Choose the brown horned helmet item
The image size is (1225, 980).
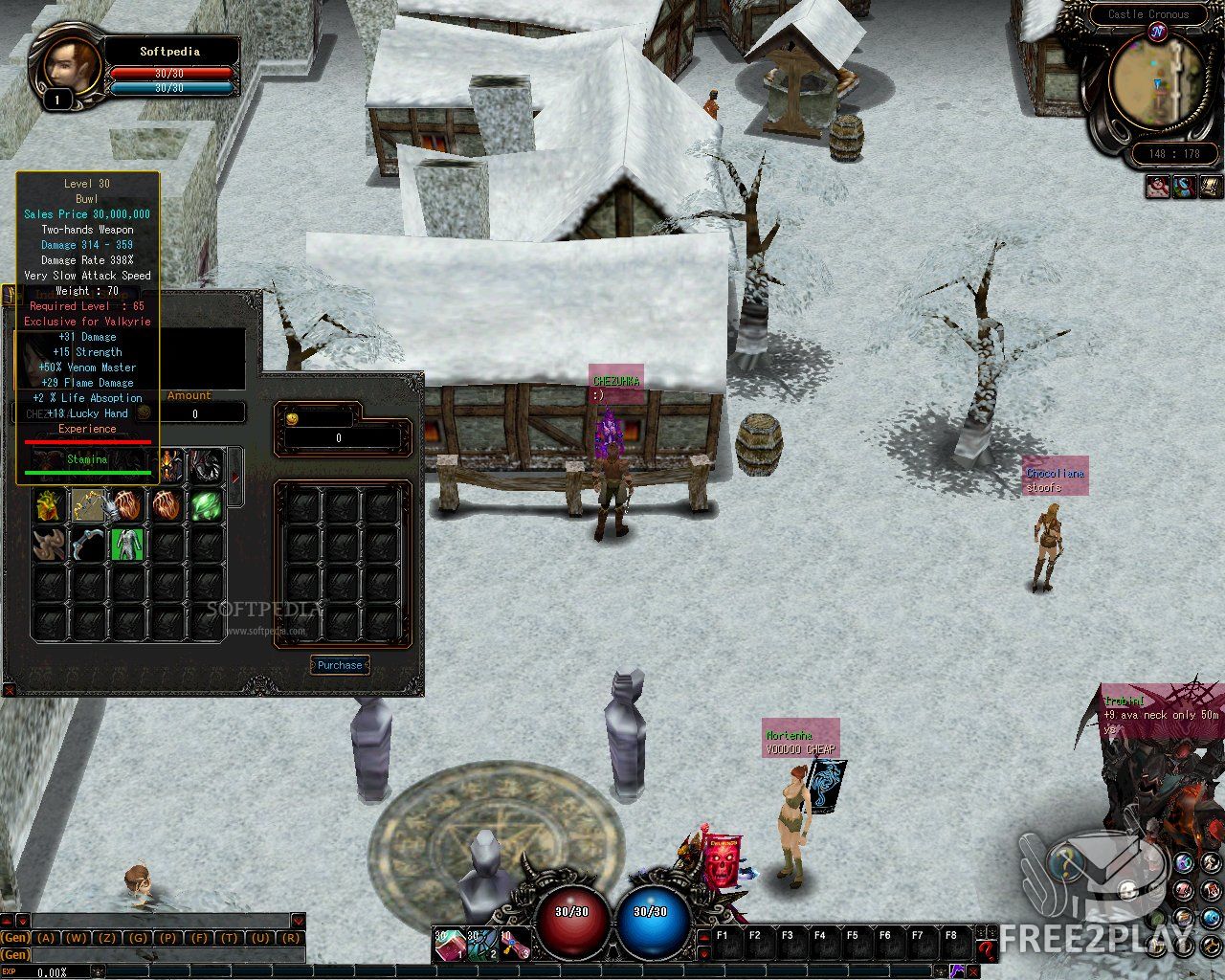[x=48, y=545]
